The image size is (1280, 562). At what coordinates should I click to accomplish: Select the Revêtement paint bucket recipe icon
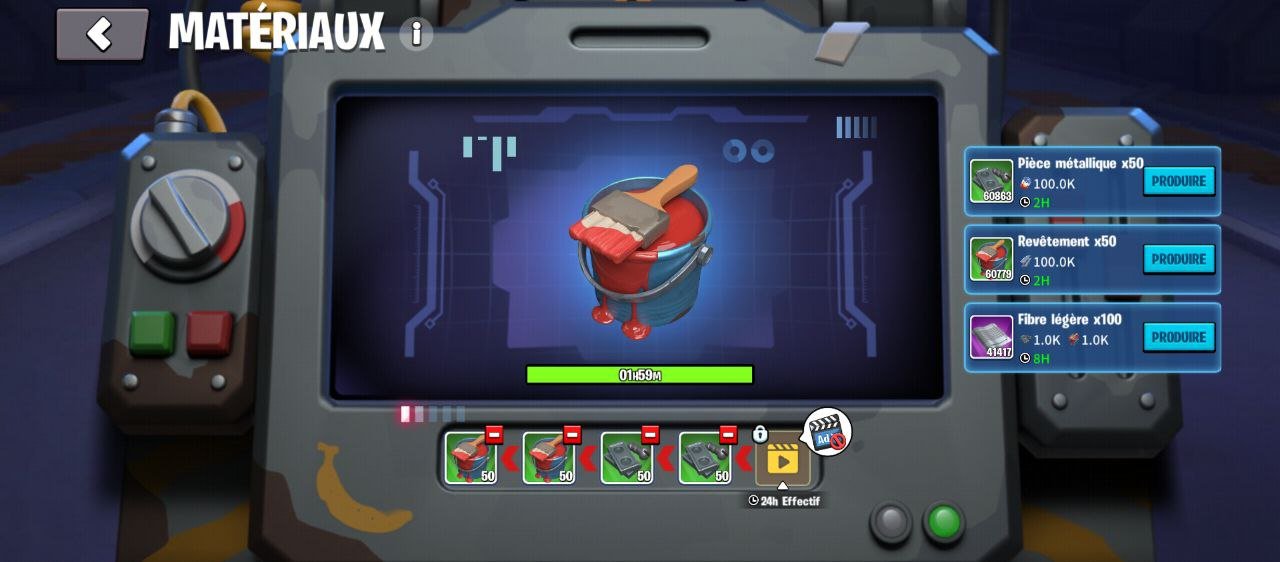click(991, 259)
